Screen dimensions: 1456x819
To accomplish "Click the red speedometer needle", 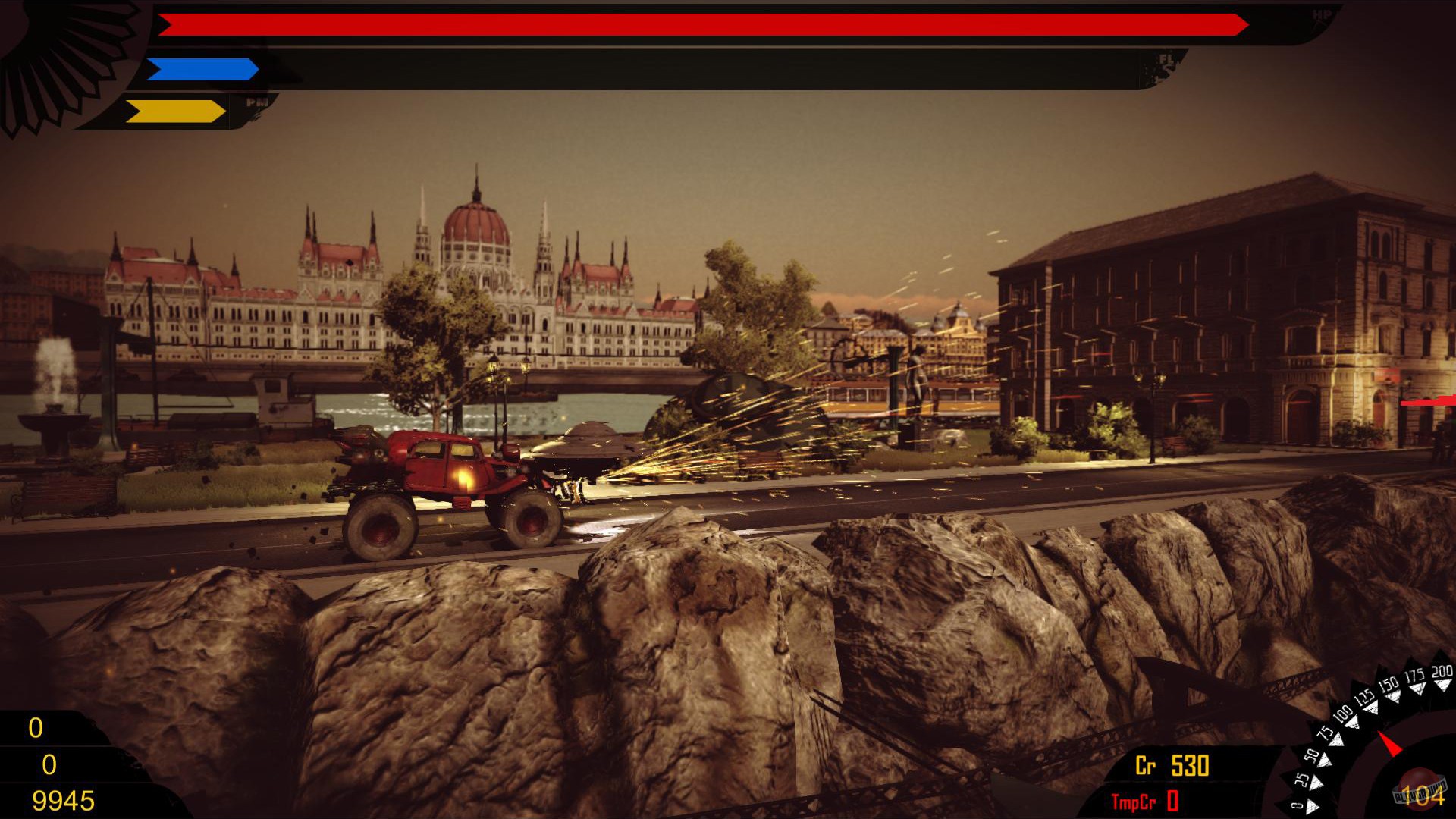I will 1390,743.
